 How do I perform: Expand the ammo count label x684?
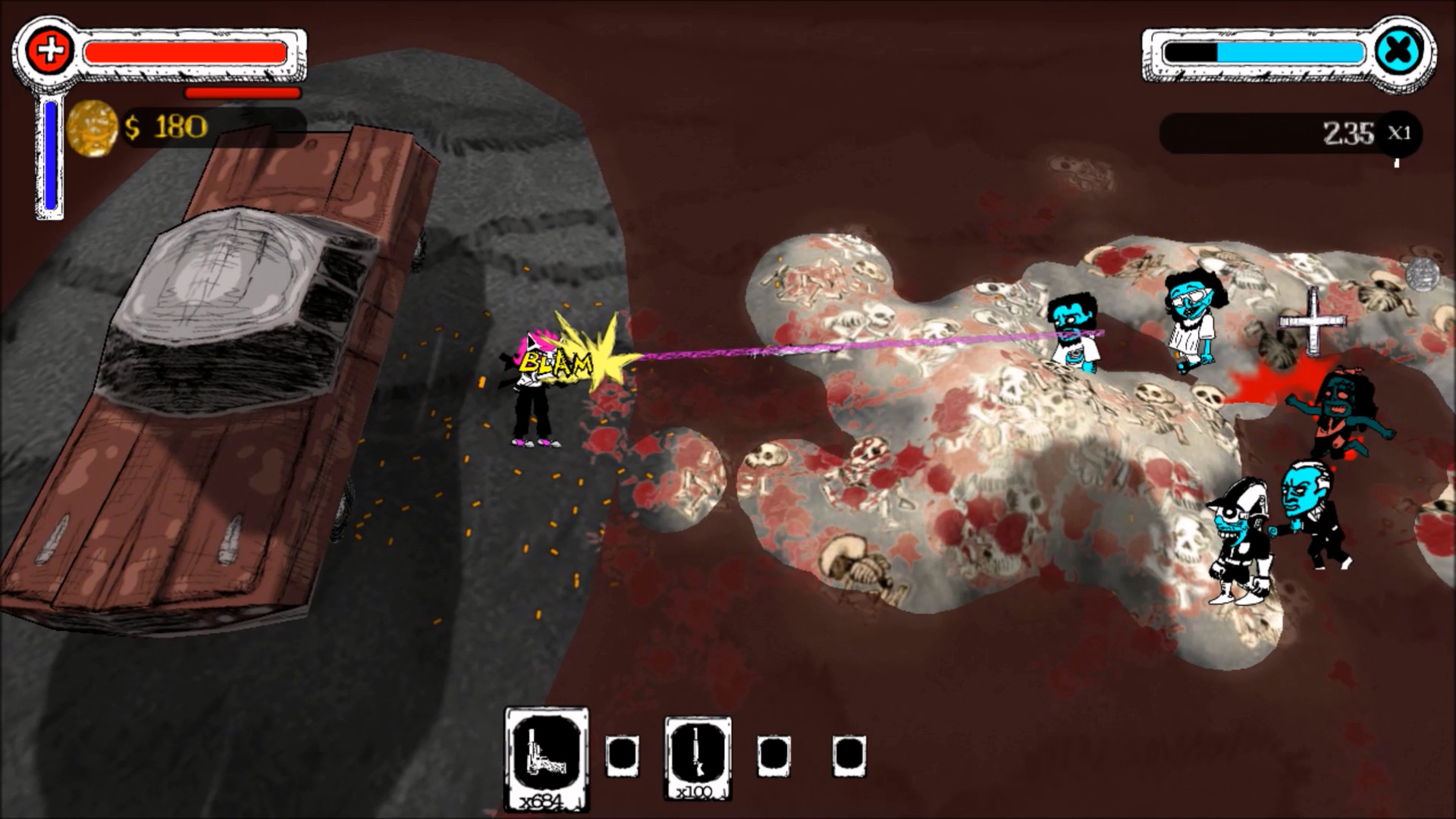click(x=548, y=798)
